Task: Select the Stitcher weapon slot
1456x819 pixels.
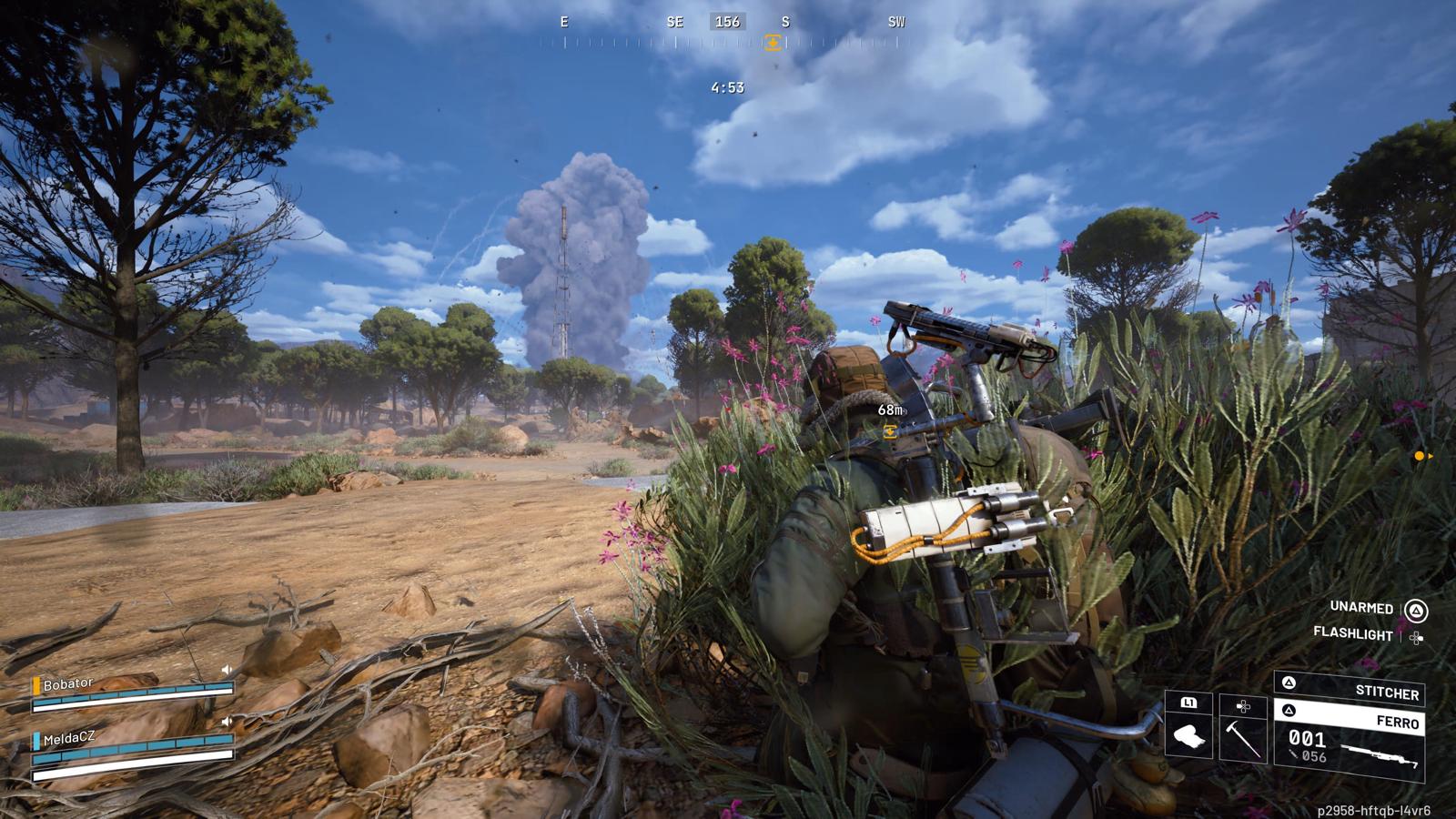Action: [x=1349, y=688]
